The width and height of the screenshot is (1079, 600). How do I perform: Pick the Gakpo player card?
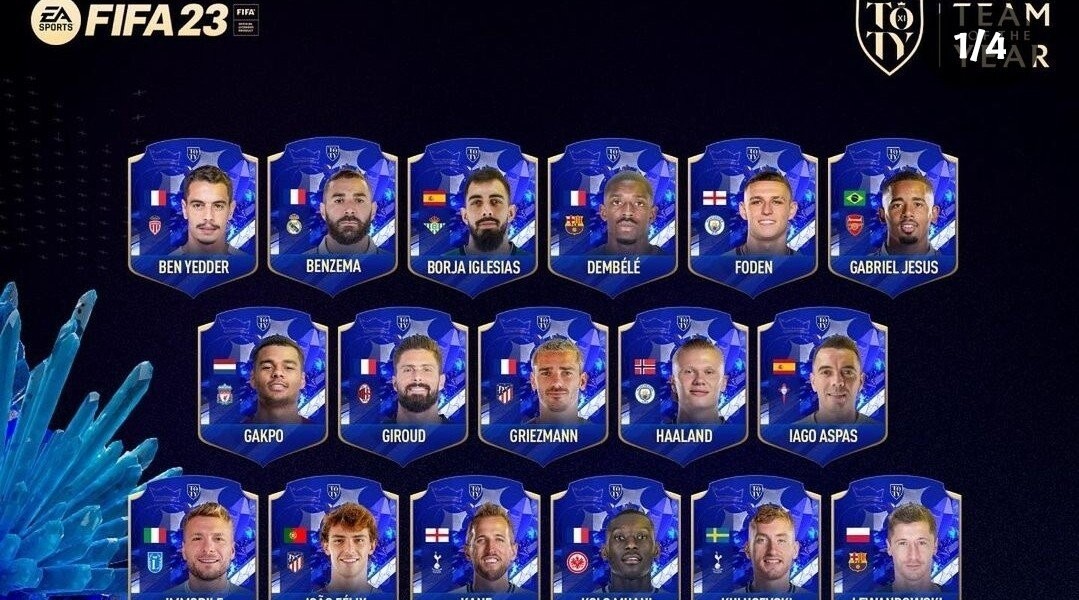(x=263, y=386)
